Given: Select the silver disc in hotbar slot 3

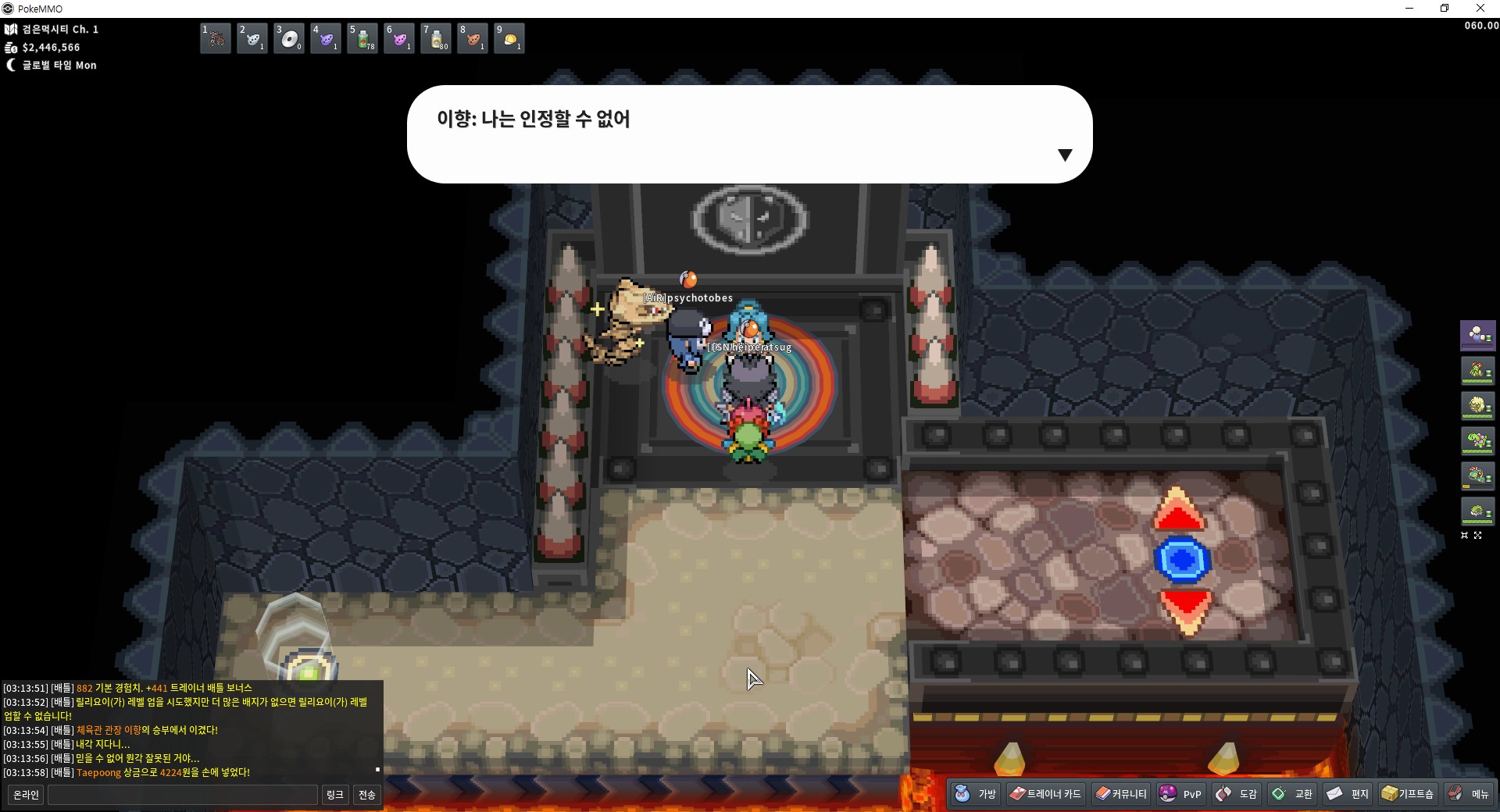Looking at the screenshot, I should (x=289, y=39).
